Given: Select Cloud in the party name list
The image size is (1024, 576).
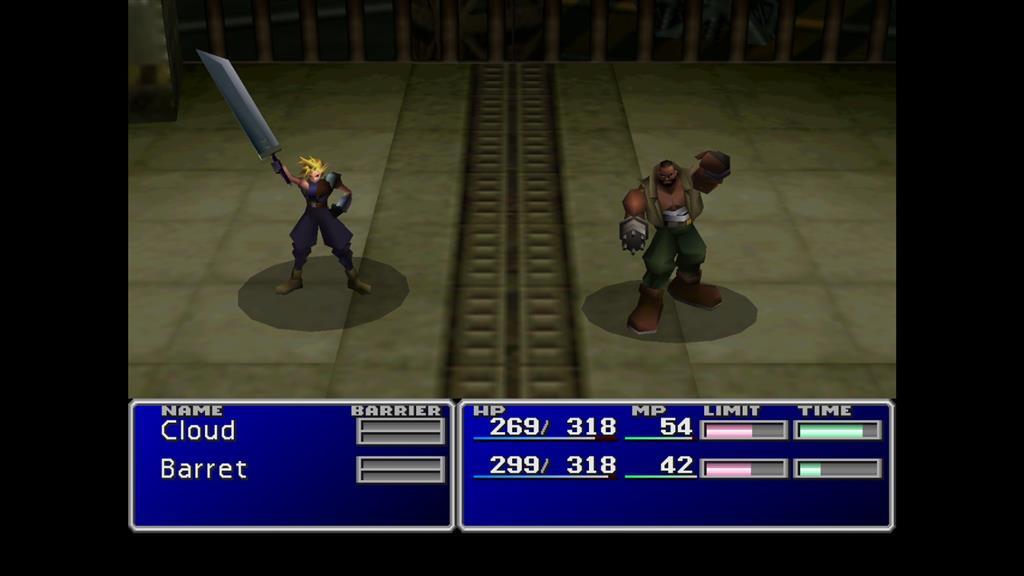Looking at the screenshot, I should coord(198,431).
